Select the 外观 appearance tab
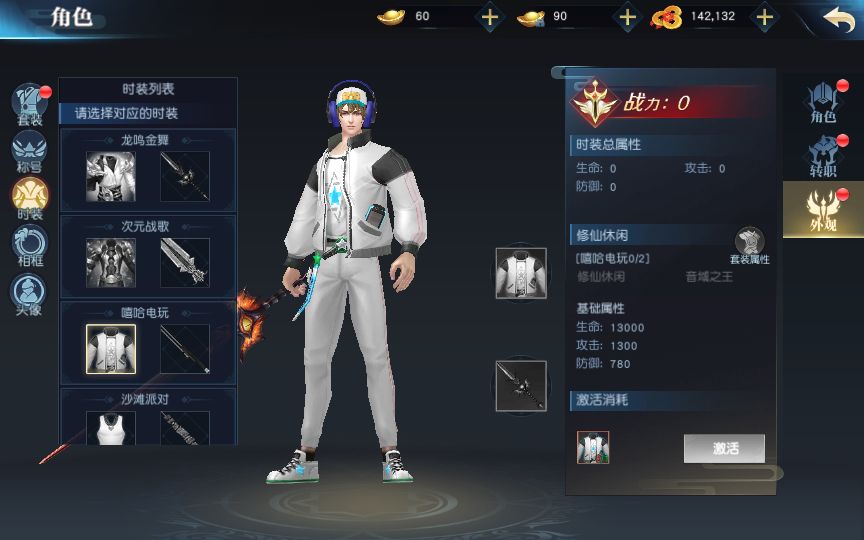Viewport: 864px width, 540px height. (822, 208)
